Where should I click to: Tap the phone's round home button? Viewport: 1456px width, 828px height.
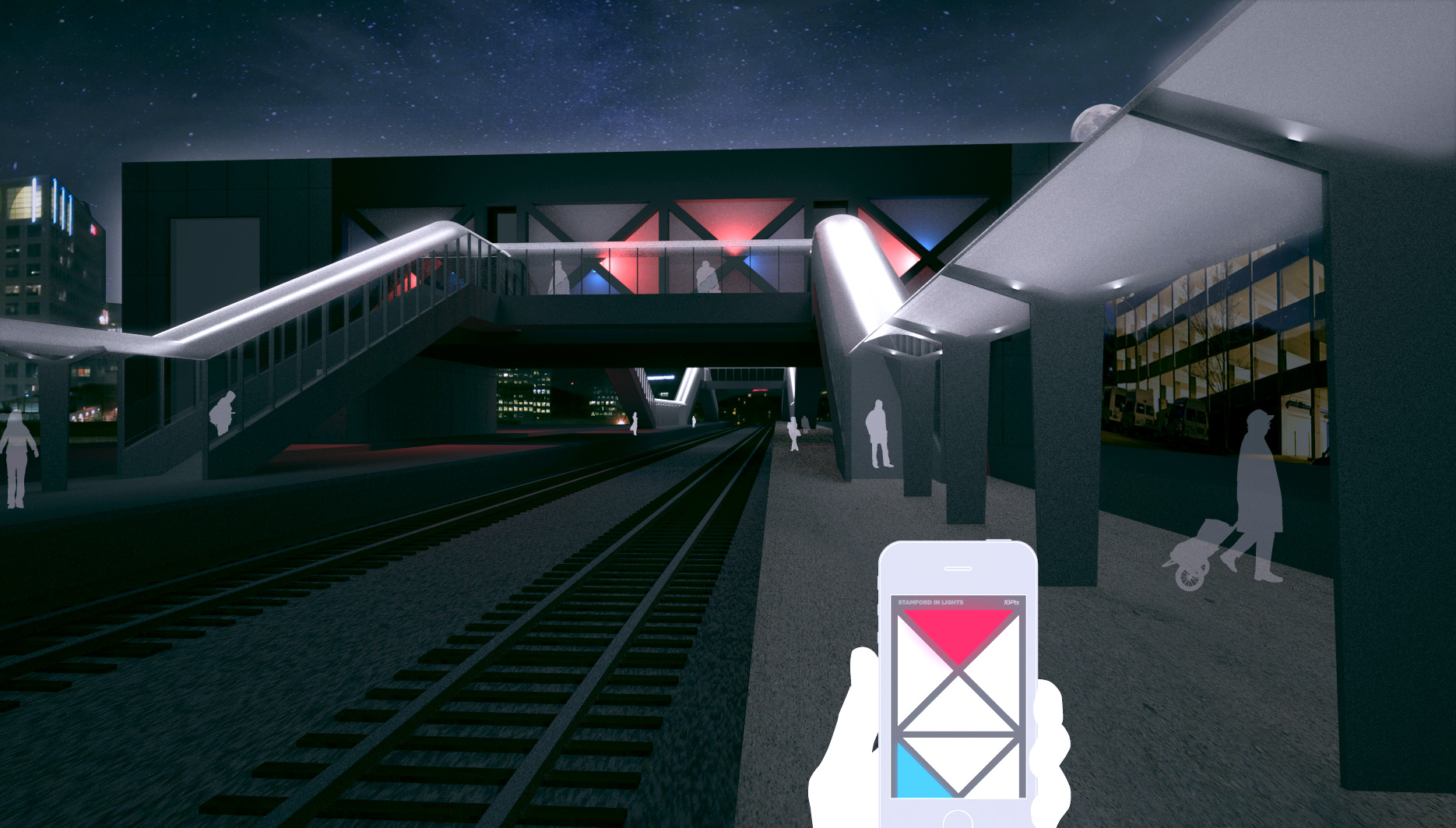click(x=957, y=820)
